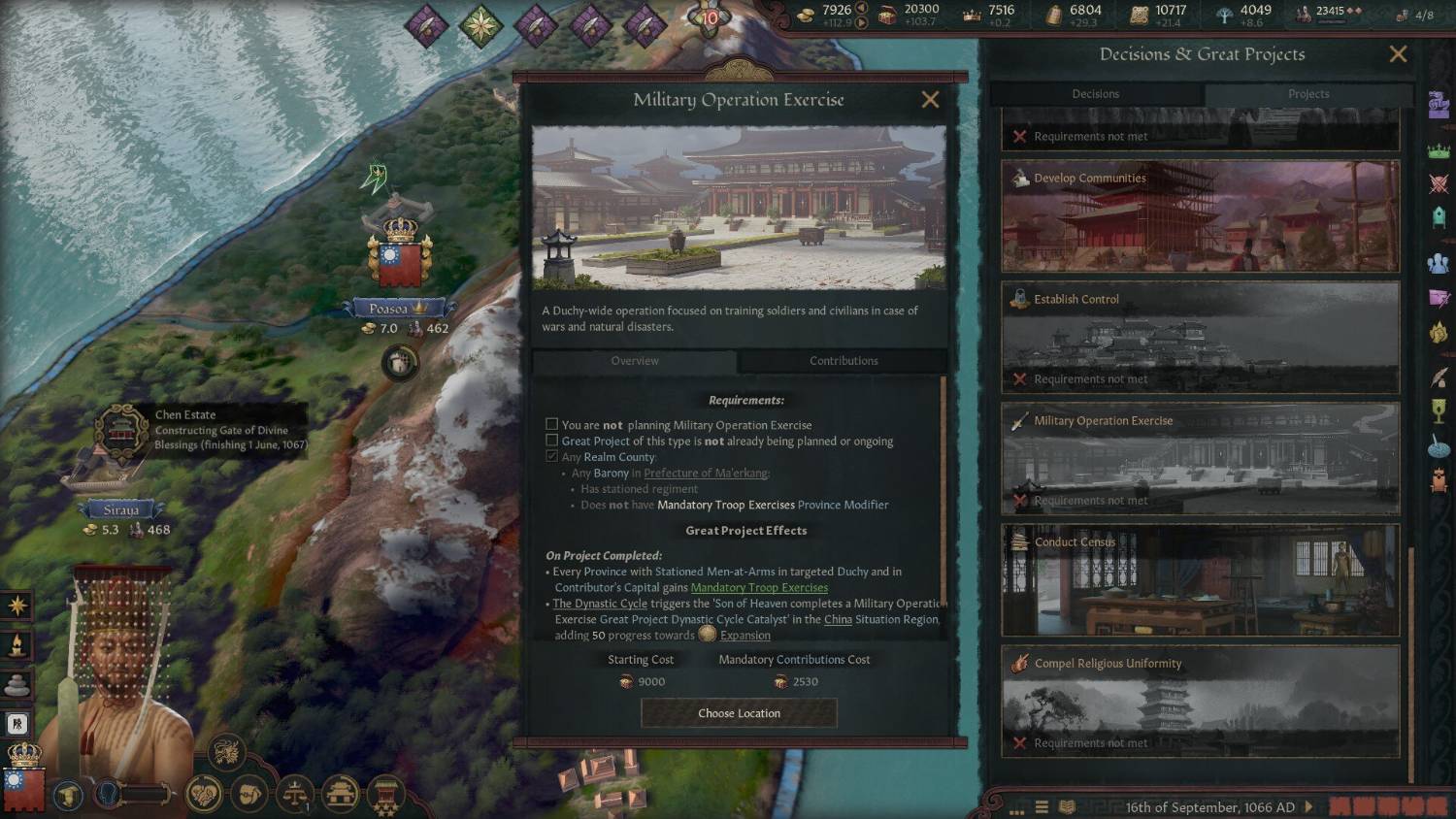This screenshot has width=1456, height=819.
Task: Switch to the Contributions tab
Action: (843, 361)
